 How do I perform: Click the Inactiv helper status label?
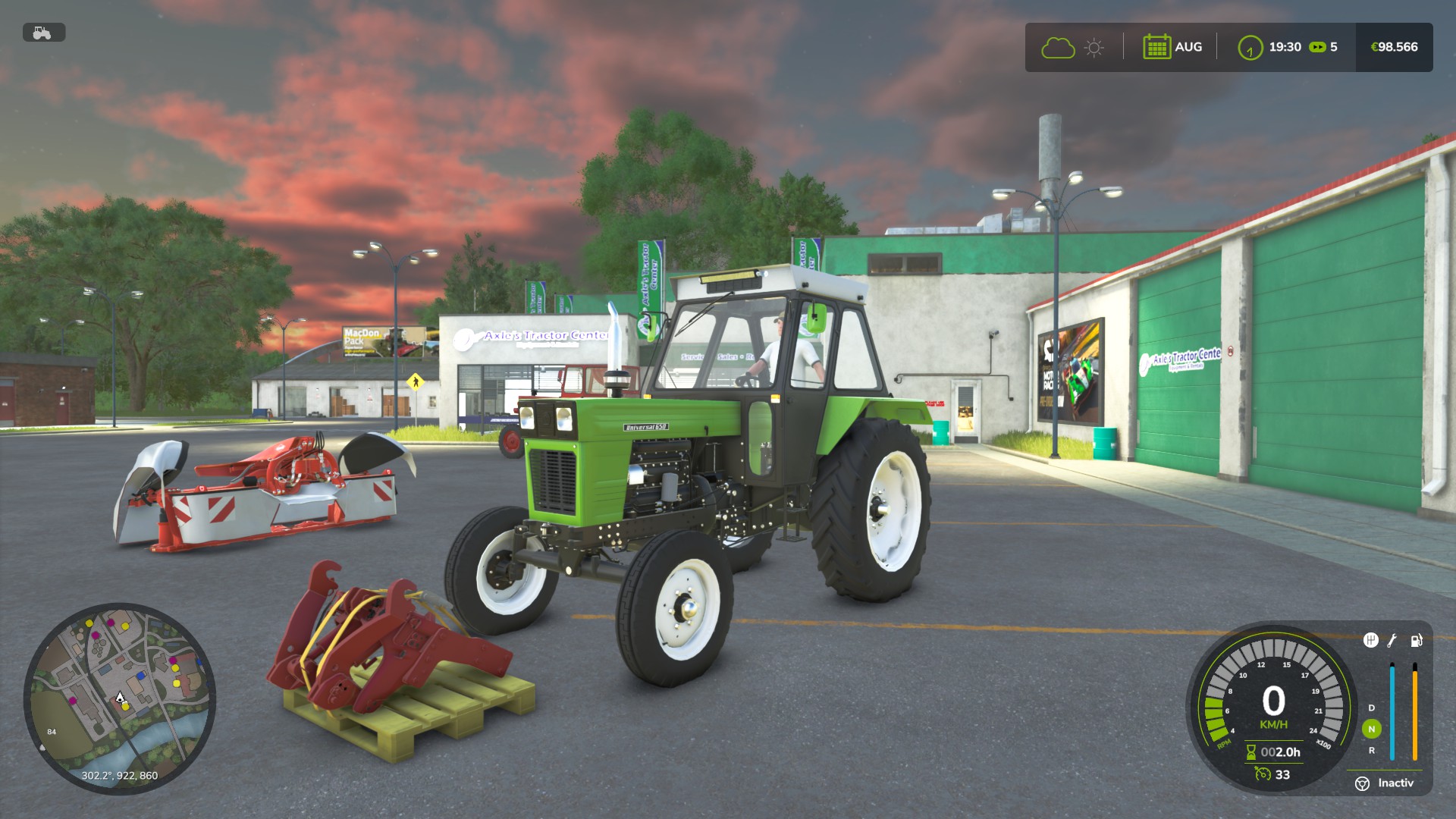point(1397,782)
